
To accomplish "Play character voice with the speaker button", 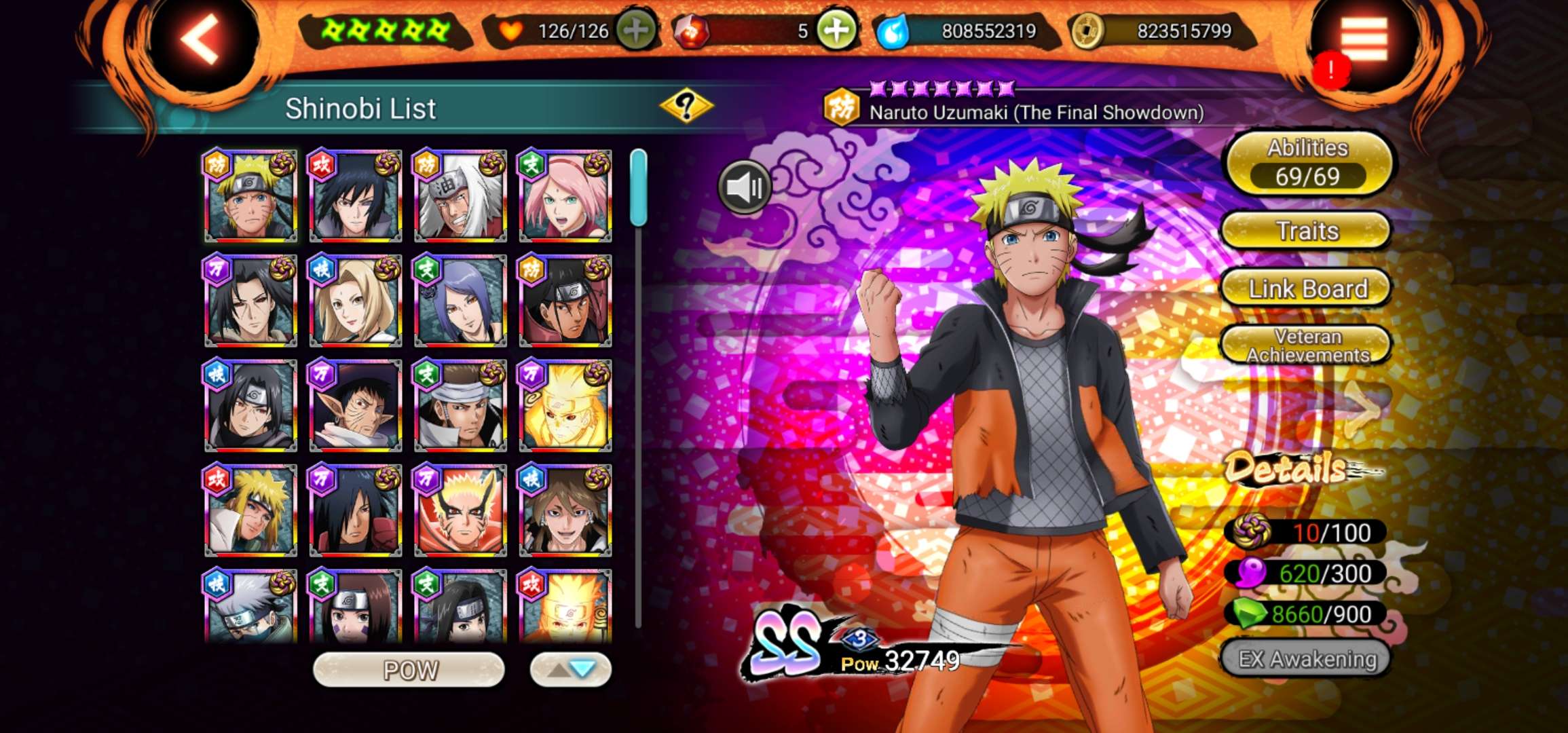I will coord(745,187).
